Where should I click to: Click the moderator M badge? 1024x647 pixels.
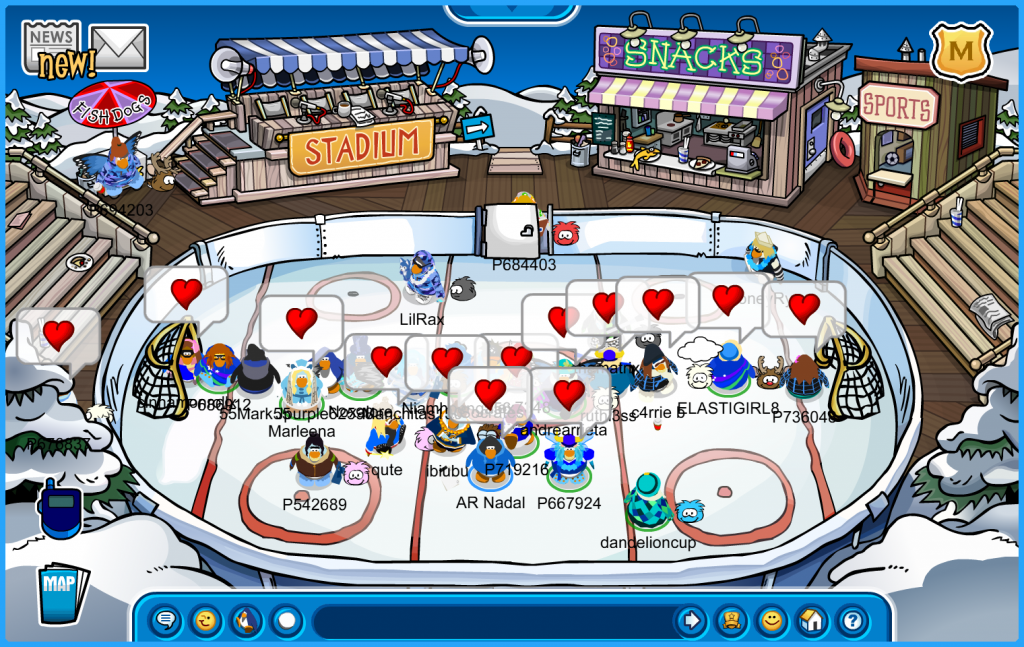[x=960, y=50]
